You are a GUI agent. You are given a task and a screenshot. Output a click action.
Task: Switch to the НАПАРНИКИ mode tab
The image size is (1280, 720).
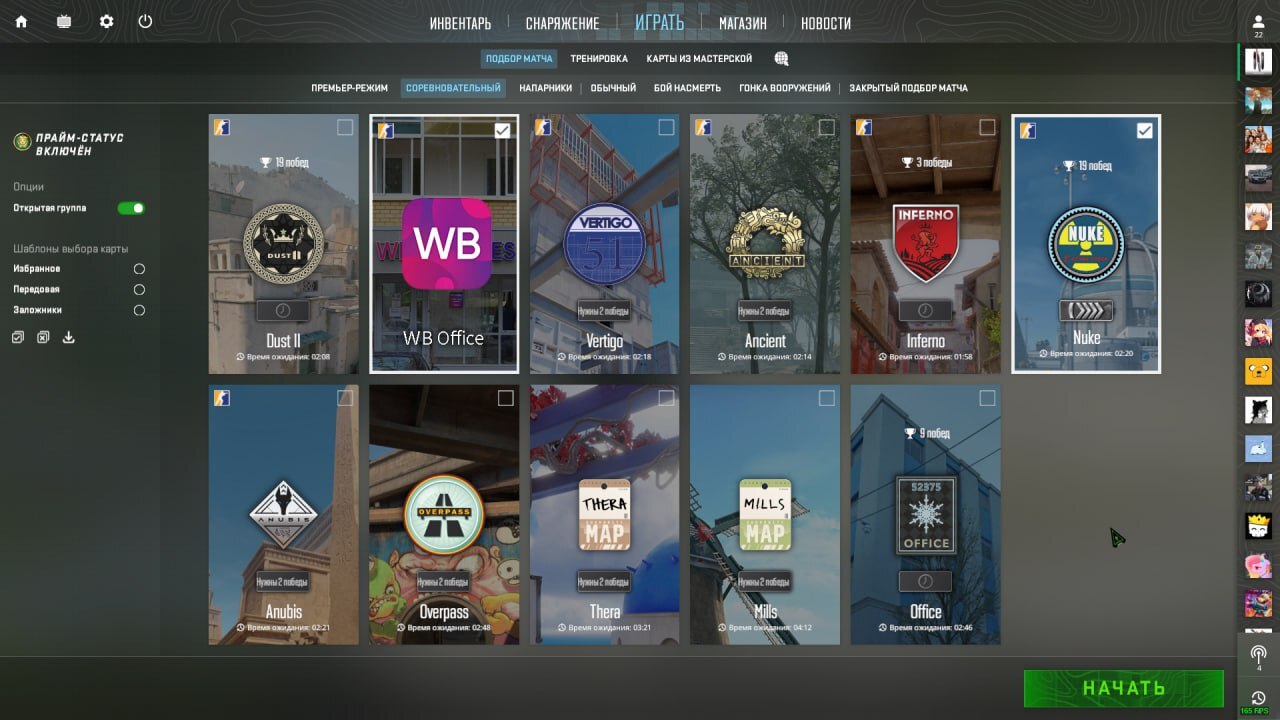pos(545,88)
